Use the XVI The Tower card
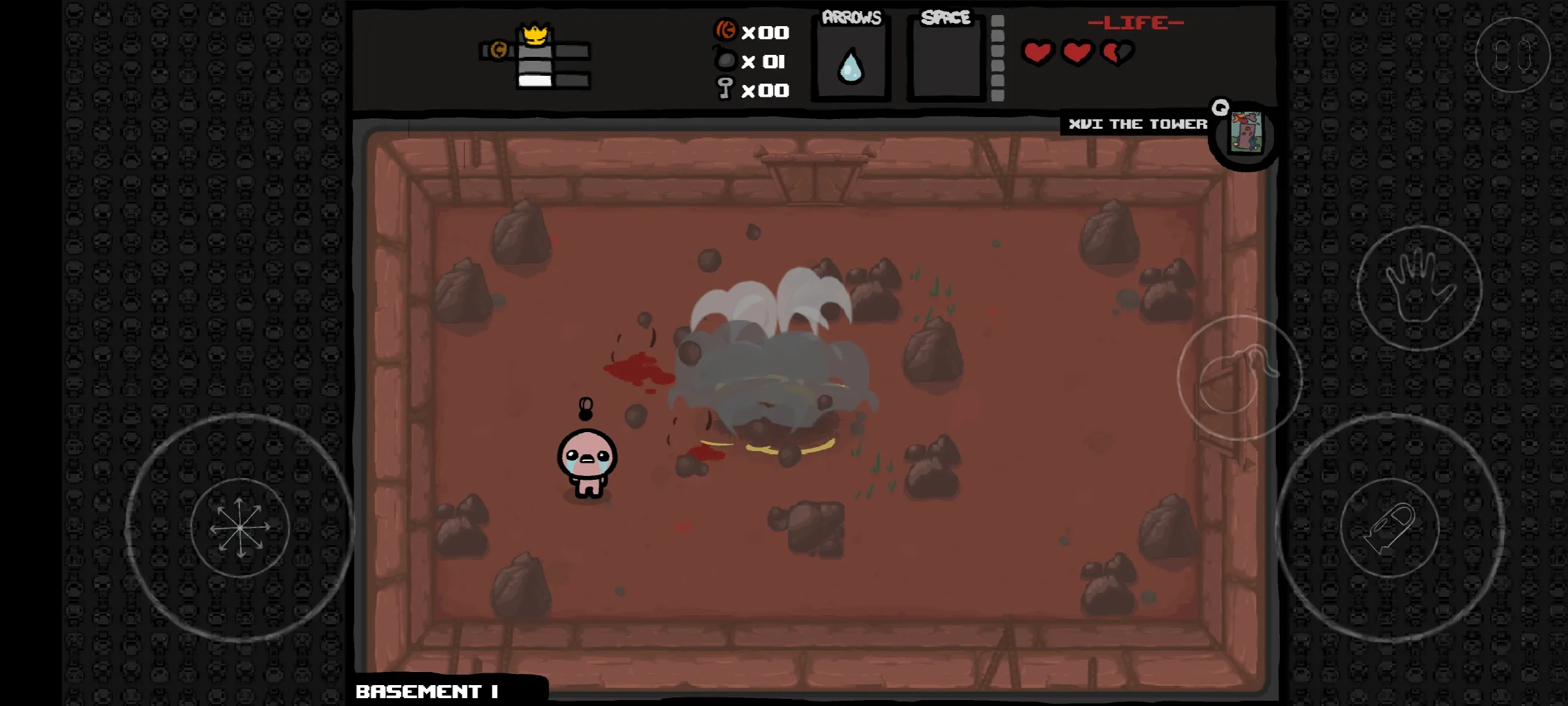 click(1245, 134)
